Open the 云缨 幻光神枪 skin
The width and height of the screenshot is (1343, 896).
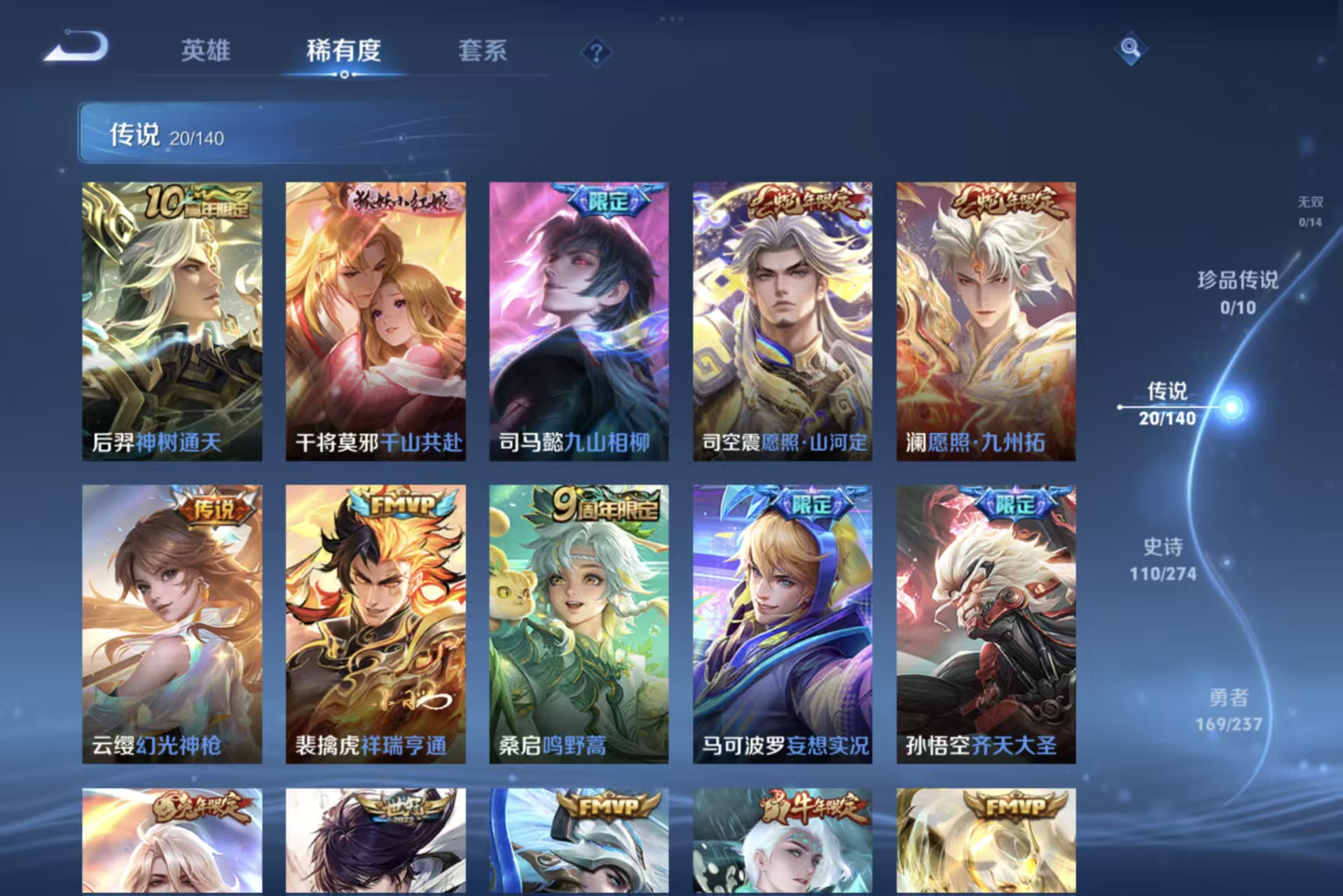coord(172,623)
